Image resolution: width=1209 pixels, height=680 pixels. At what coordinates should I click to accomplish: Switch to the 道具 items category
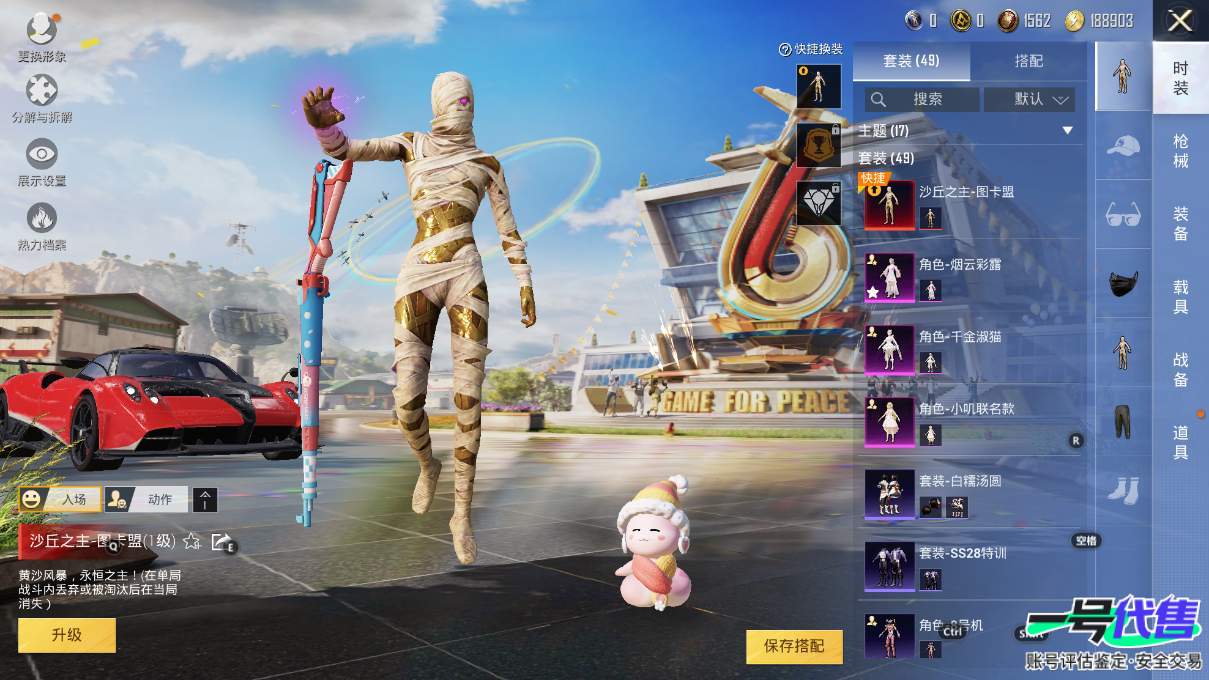(1180, 441)
